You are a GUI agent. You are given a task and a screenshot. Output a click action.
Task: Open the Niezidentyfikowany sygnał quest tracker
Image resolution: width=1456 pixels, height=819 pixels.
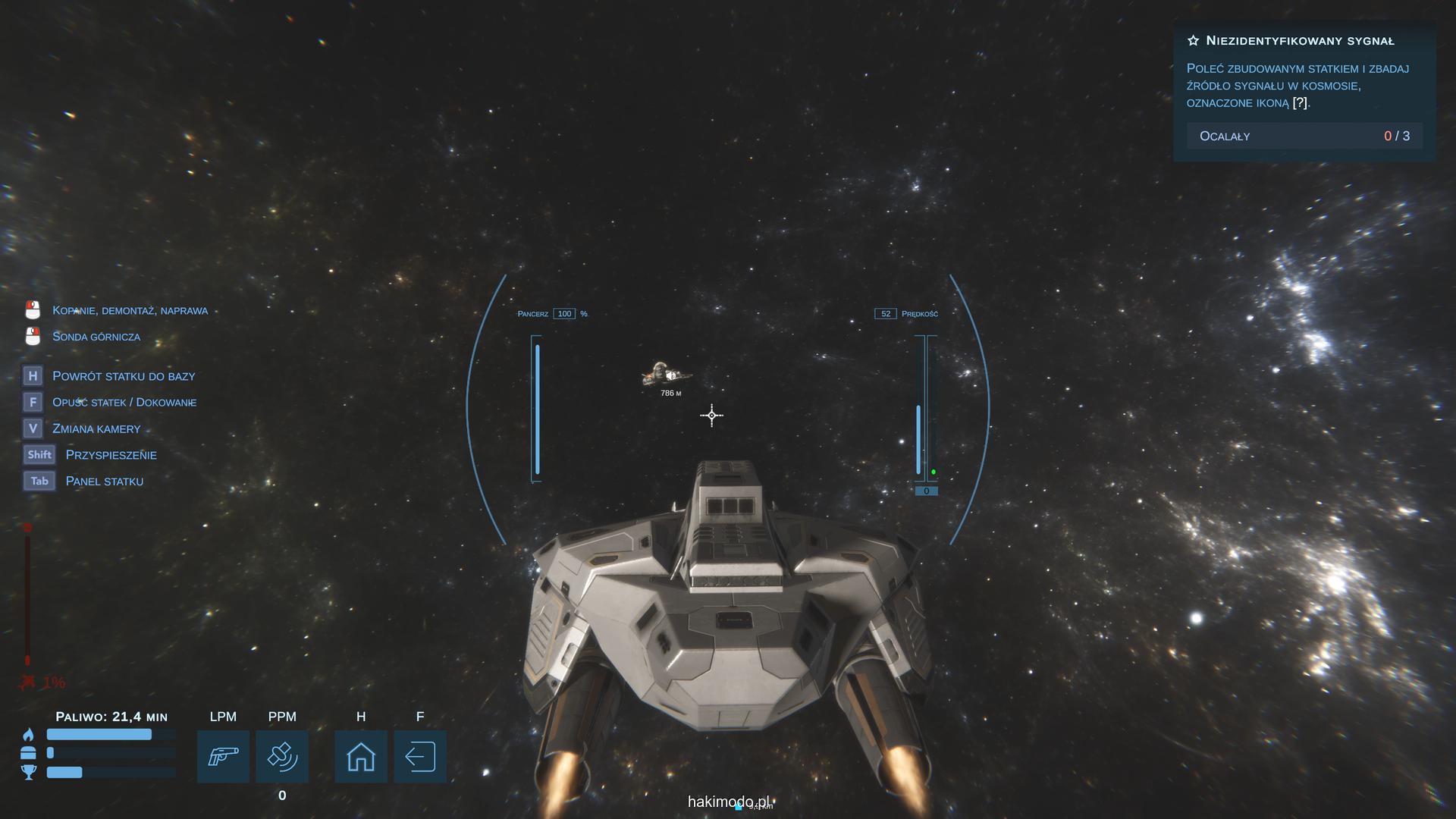(x=1300, y=41)
